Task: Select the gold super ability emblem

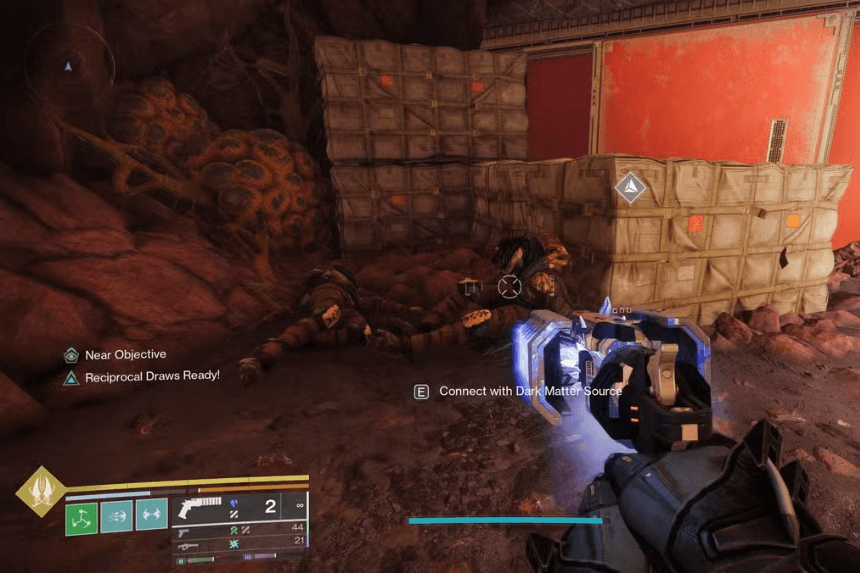Action: tap(40, 490)
